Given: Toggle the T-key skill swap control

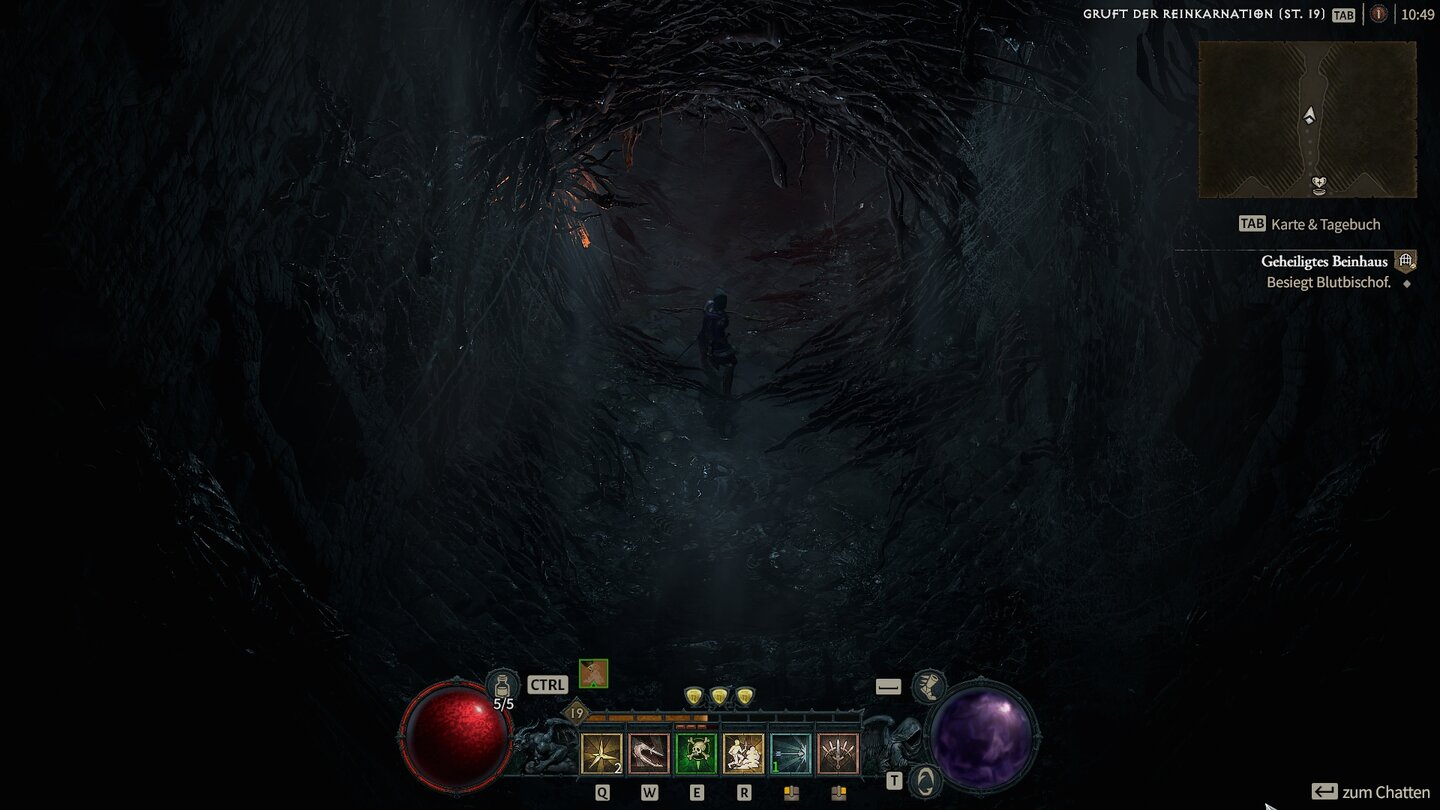Looking at the screenshot, I should (x=893, y=780).
